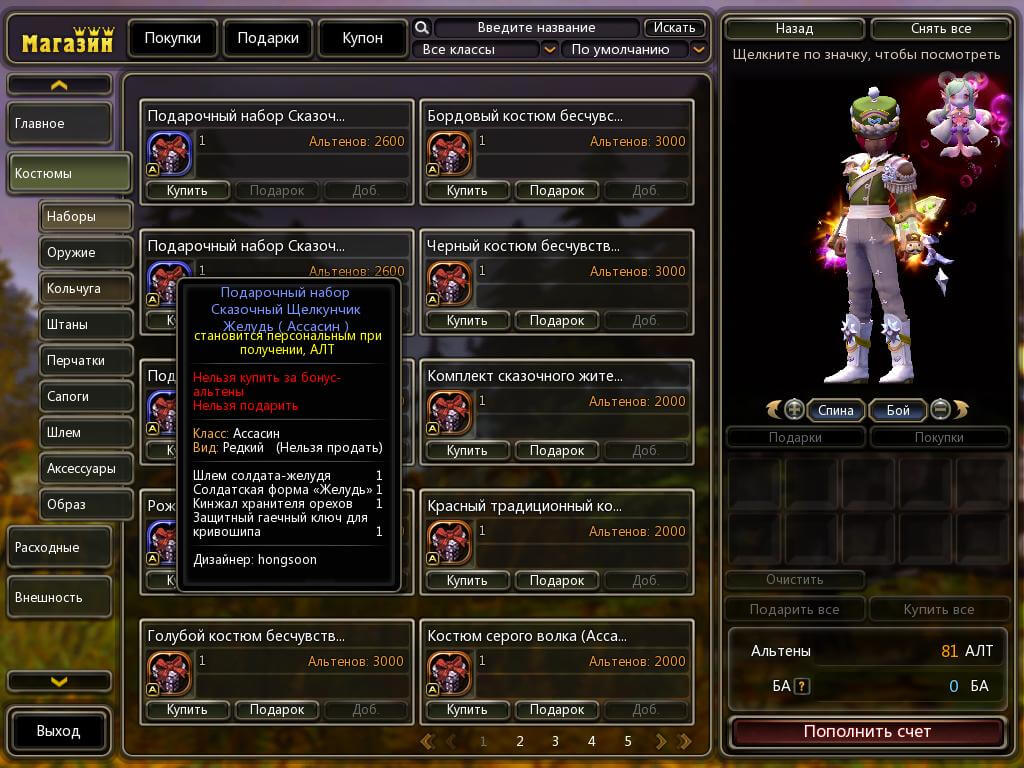The height and width of the screenshot is (768, 1024).
Task: Click the Введите название search field
Action: (536, 28)
